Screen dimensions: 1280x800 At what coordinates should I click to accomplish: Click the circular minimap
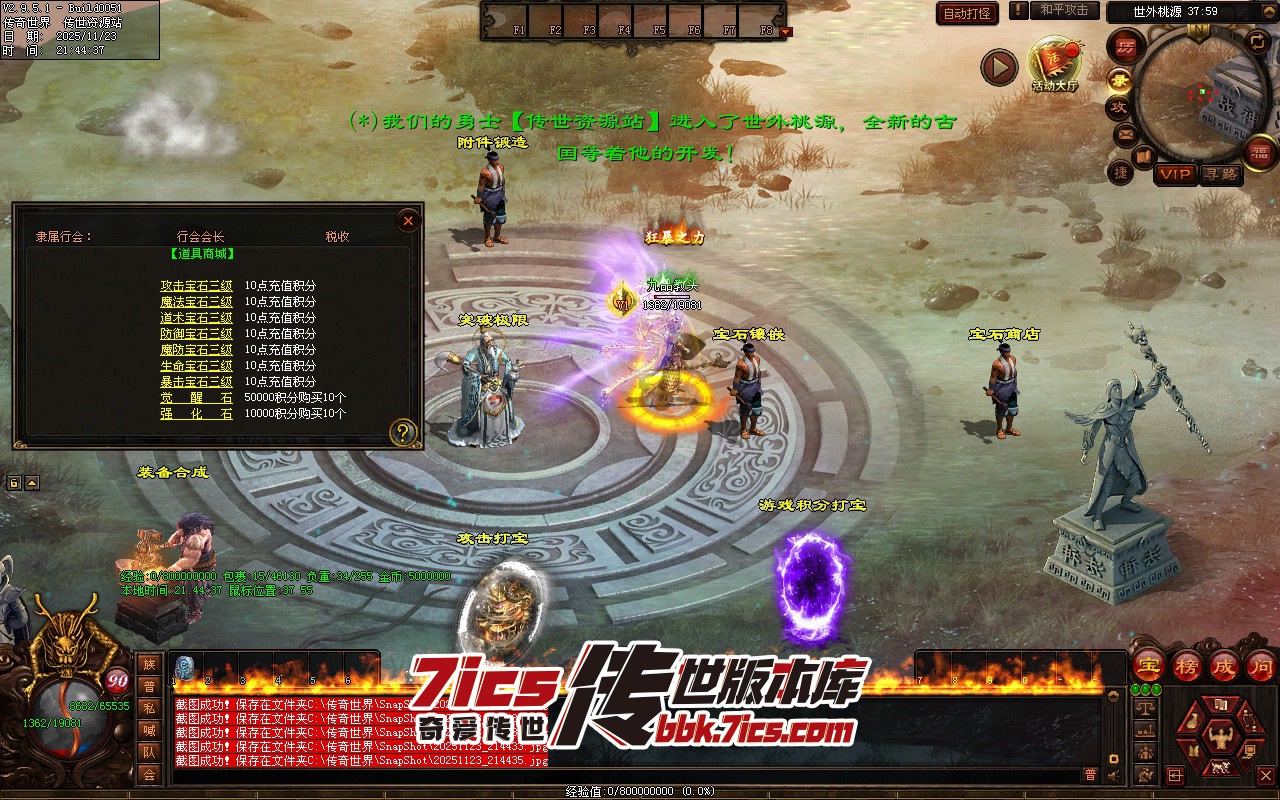point(1197,94)
